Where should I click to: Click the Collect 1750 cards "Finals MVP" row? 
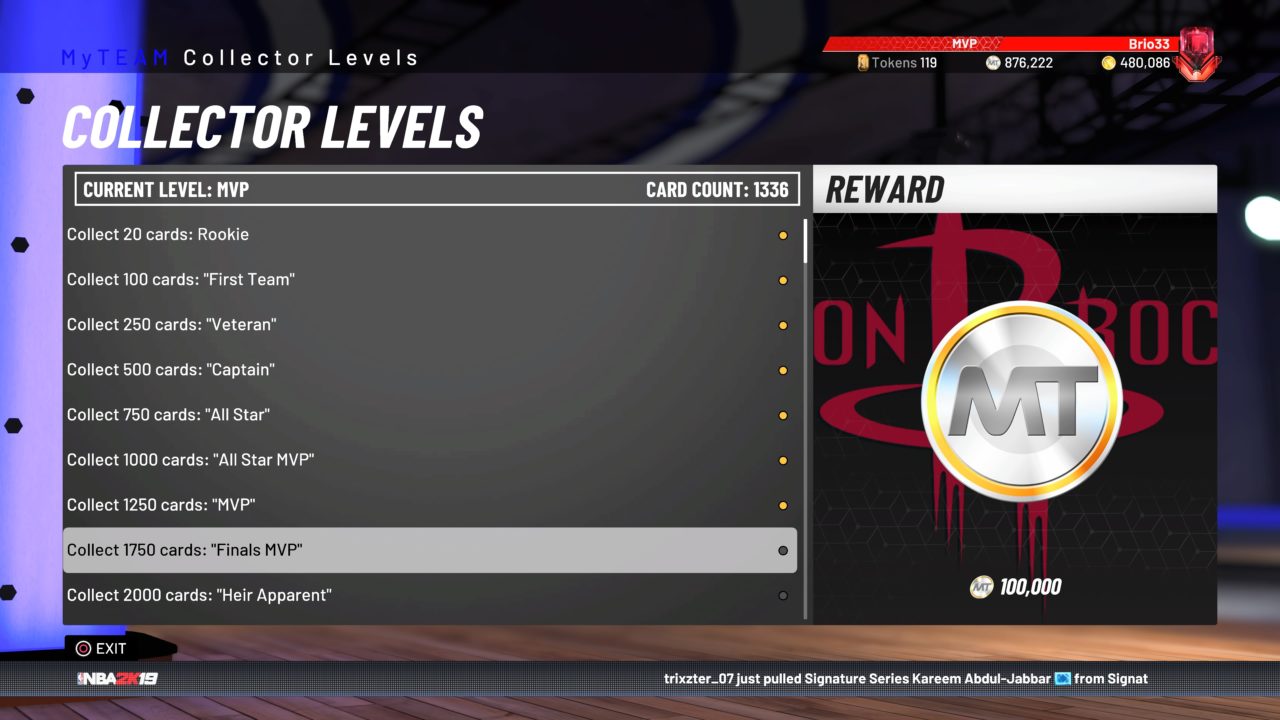pyautogui.click(x=430, y=550)
